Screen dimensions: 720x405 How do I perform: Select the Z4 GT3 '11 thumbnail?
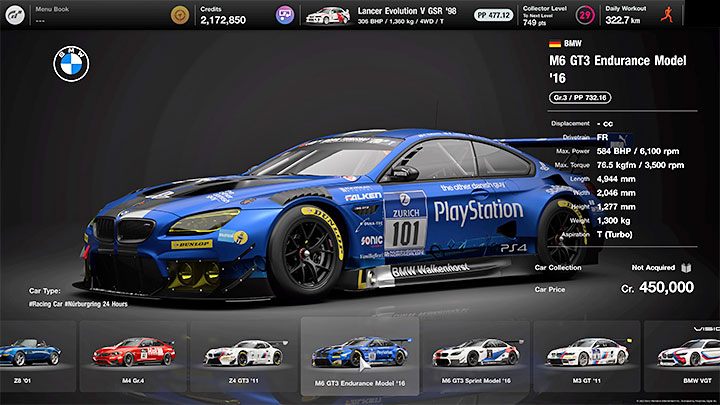click(x=242, y=355)
